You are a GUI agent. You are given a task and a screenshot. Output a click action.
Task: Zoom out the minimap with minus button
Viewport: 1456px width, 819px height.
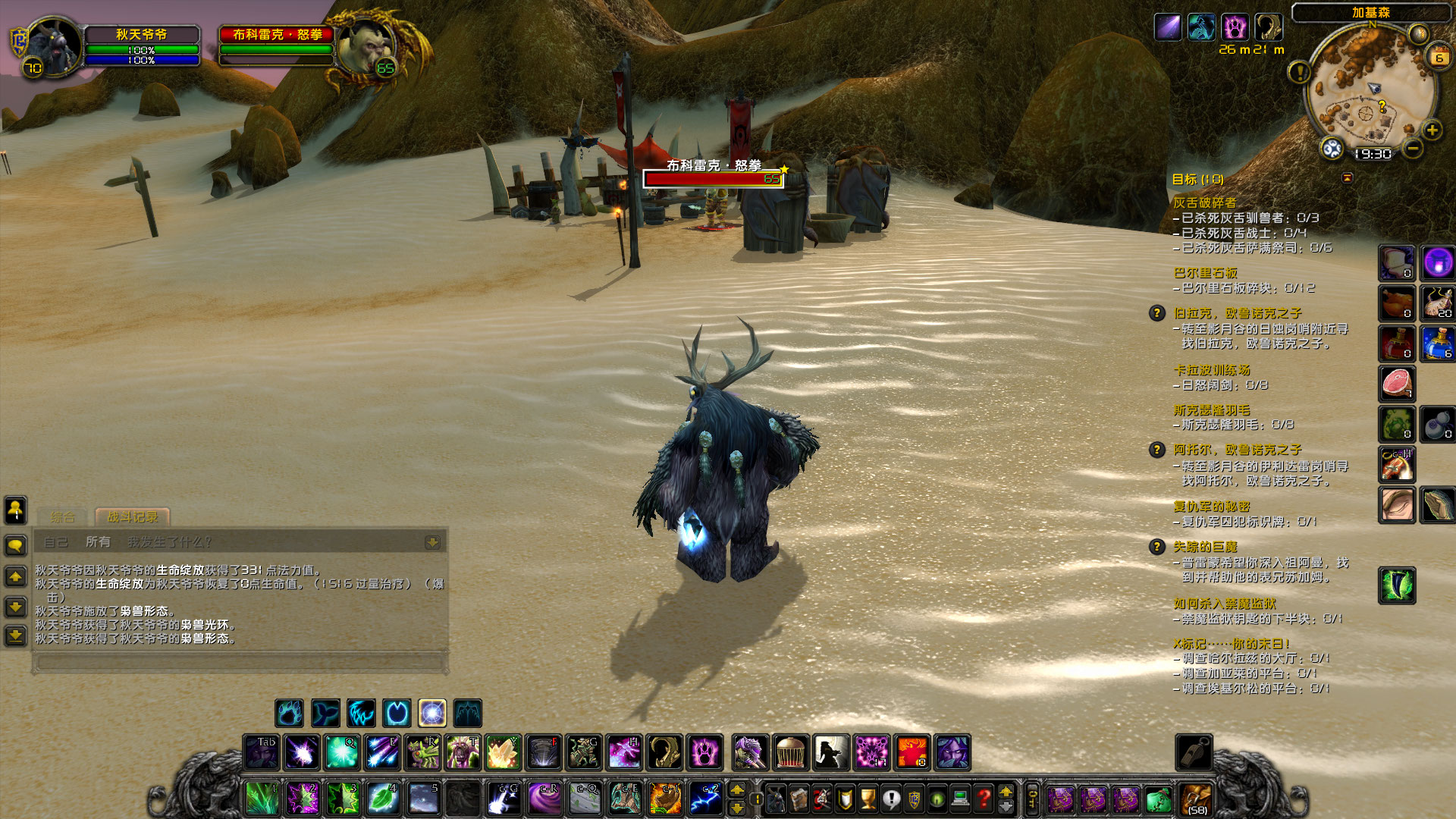tap(1412, 149)
